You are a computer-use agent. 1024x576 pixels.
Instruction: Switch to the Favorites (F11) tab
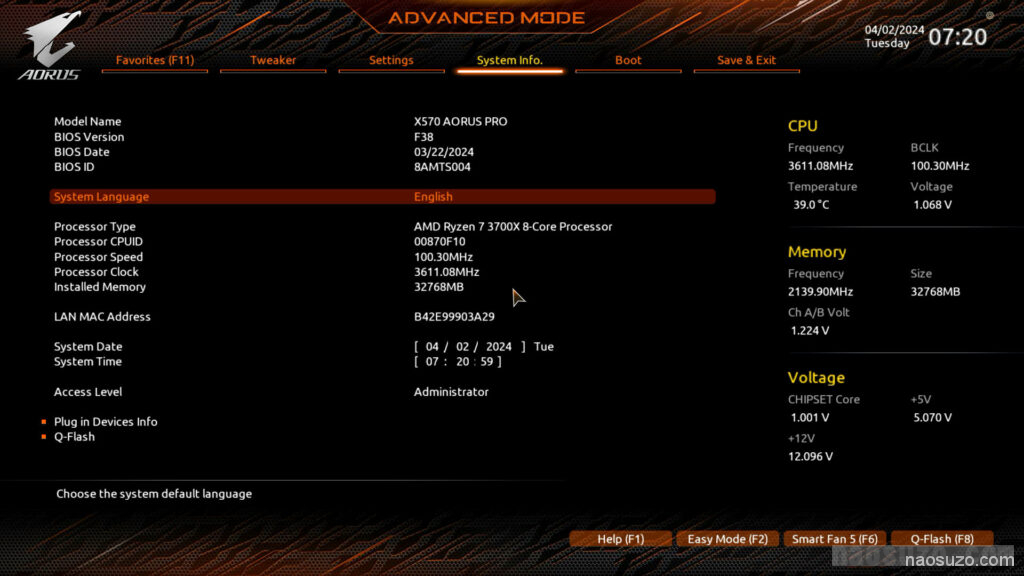click(x=155, y=60)
